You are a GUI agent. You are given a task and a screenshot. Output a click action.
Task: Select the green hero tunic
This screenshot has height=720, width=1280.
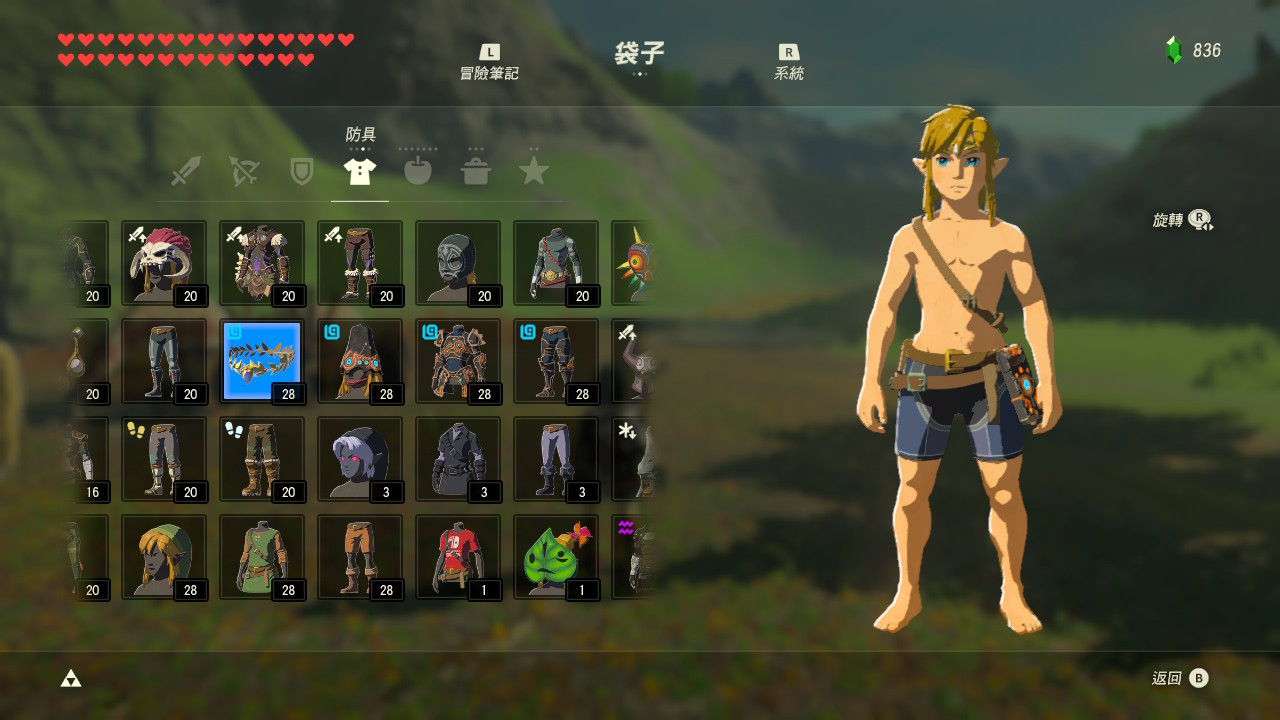[x=262, y=557]
